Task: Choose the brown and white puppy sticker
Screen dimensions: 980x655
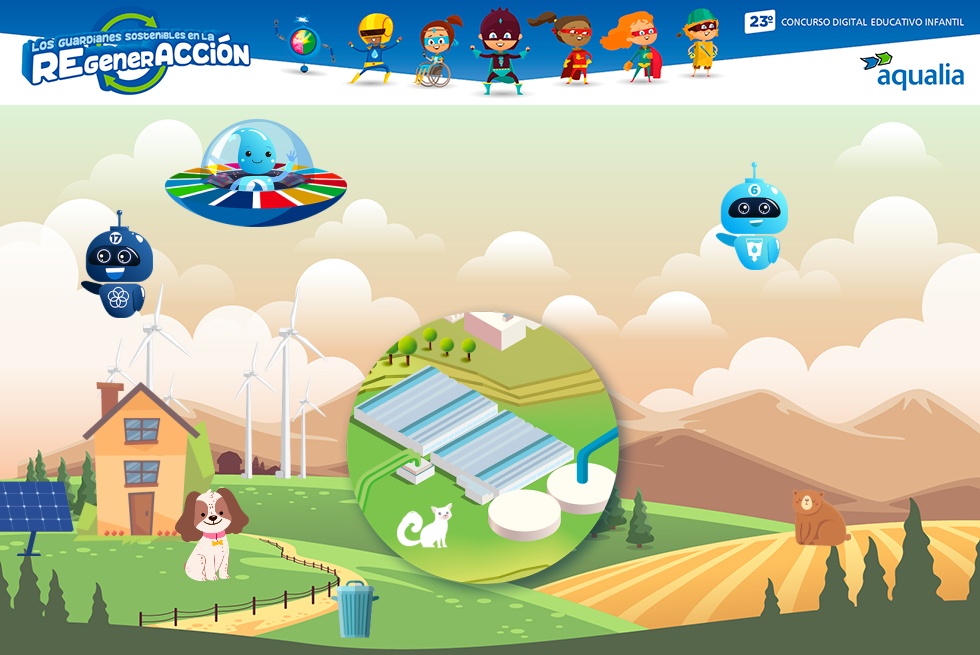Action: coord(210,532)
